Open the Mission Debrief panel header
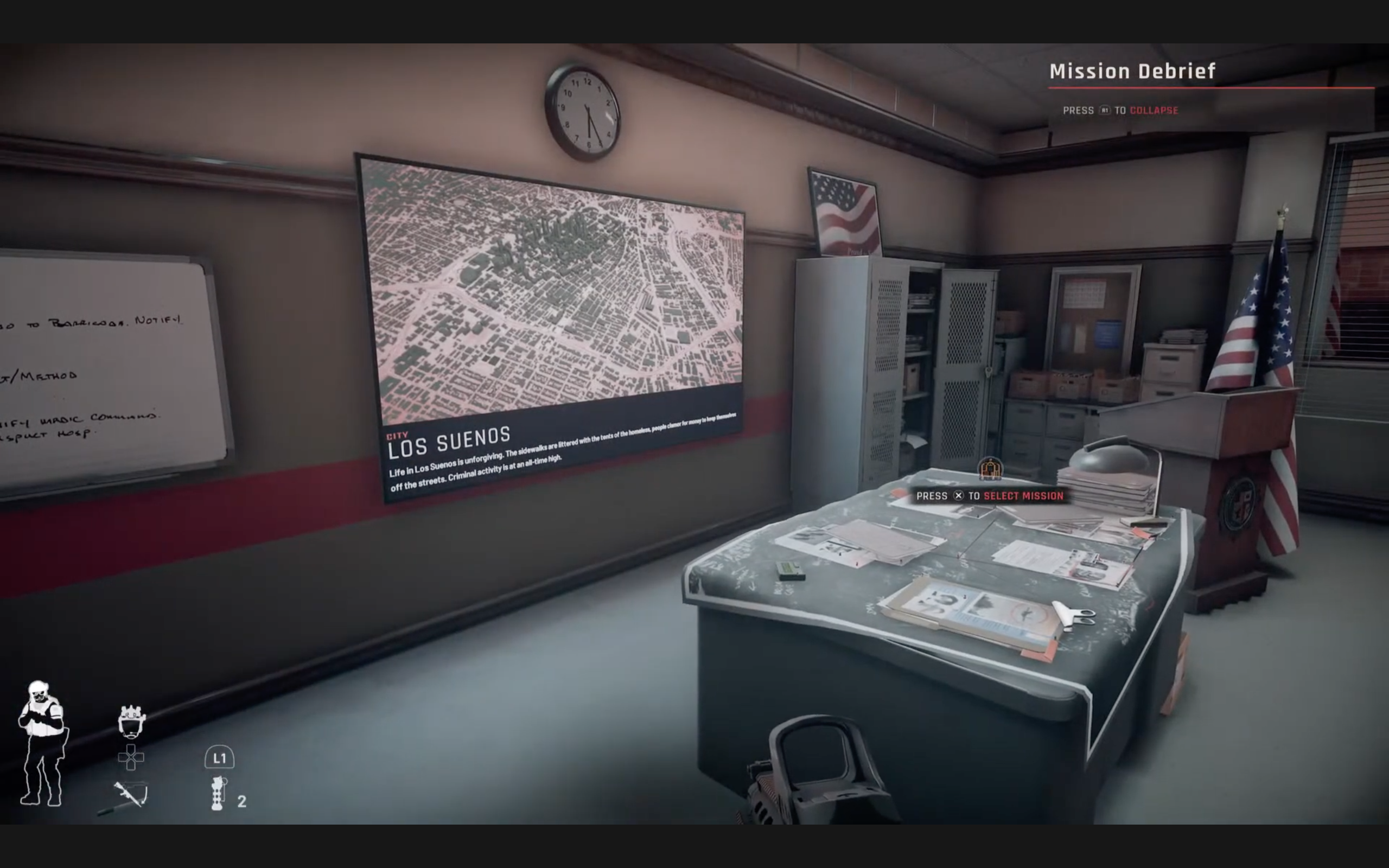The width and height of the screenshot is (1389, 868). pos(1132,71)
